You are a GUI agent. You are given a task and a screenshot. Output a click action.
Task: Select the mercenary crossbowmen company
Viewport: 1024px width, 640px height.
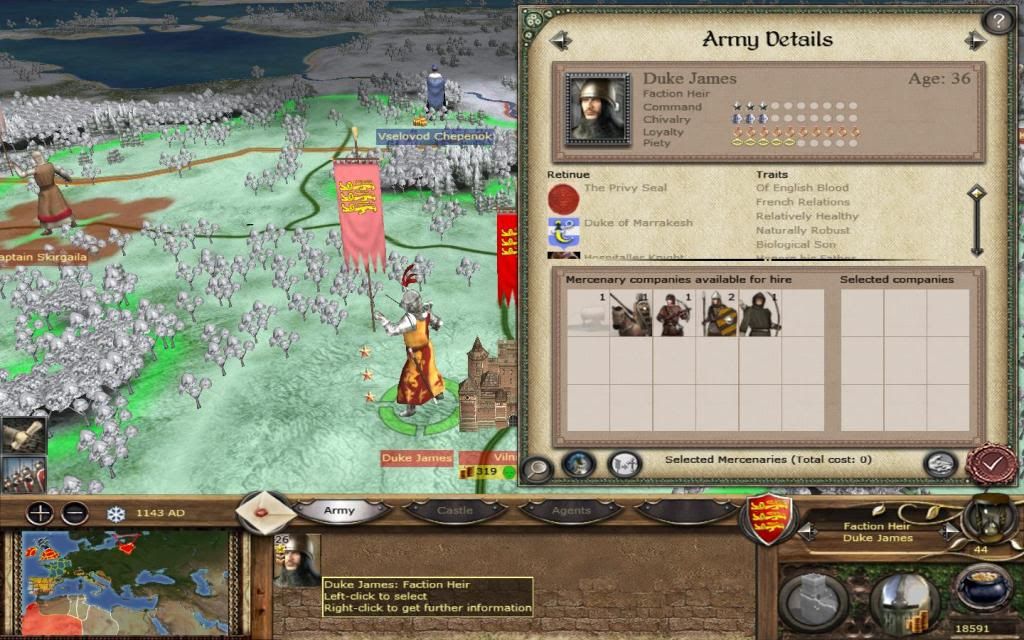[674, 313]
